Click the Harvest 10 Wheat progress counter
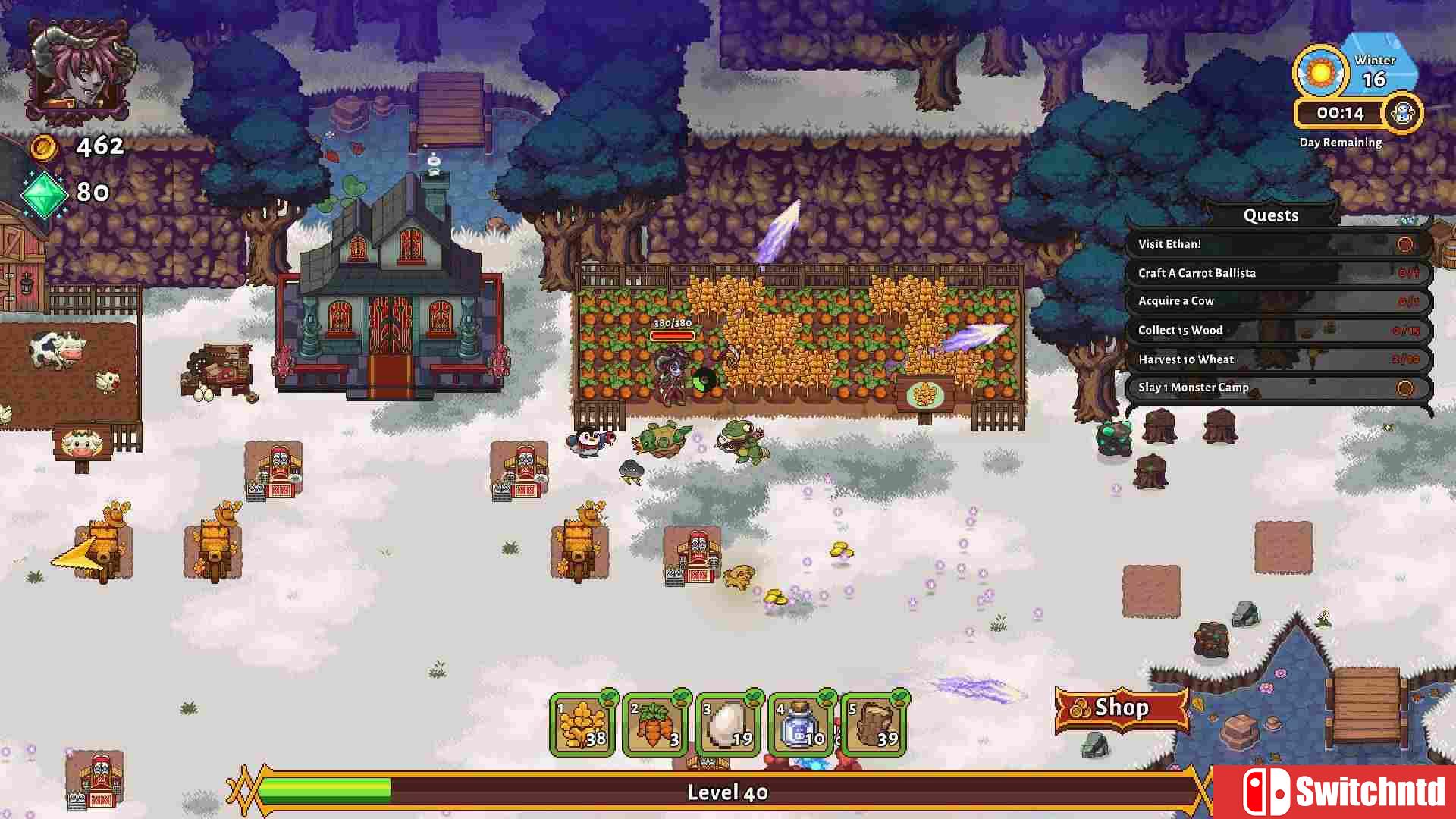Image resolution: width=1456 pixels, height=819 pixels. coord(1407,359)
